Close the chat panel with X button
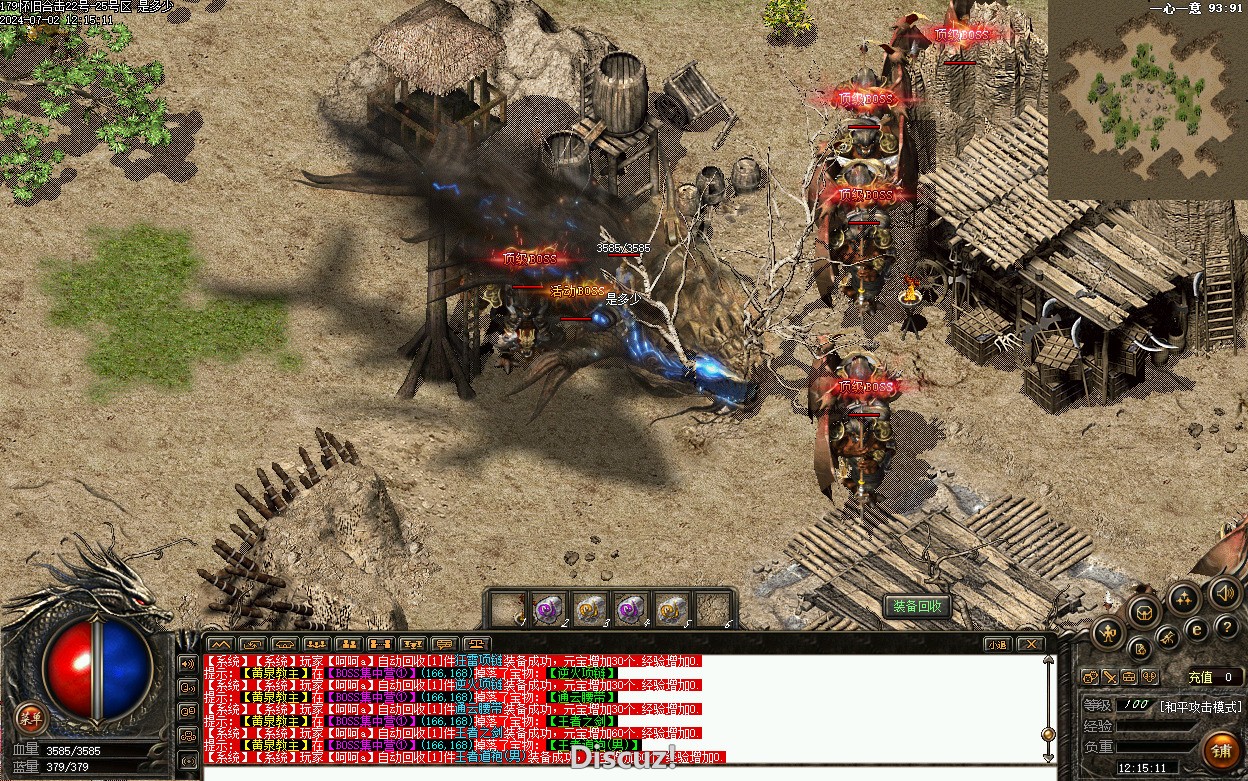The height and width of the screenshot is (781, 1248). 1030,644
